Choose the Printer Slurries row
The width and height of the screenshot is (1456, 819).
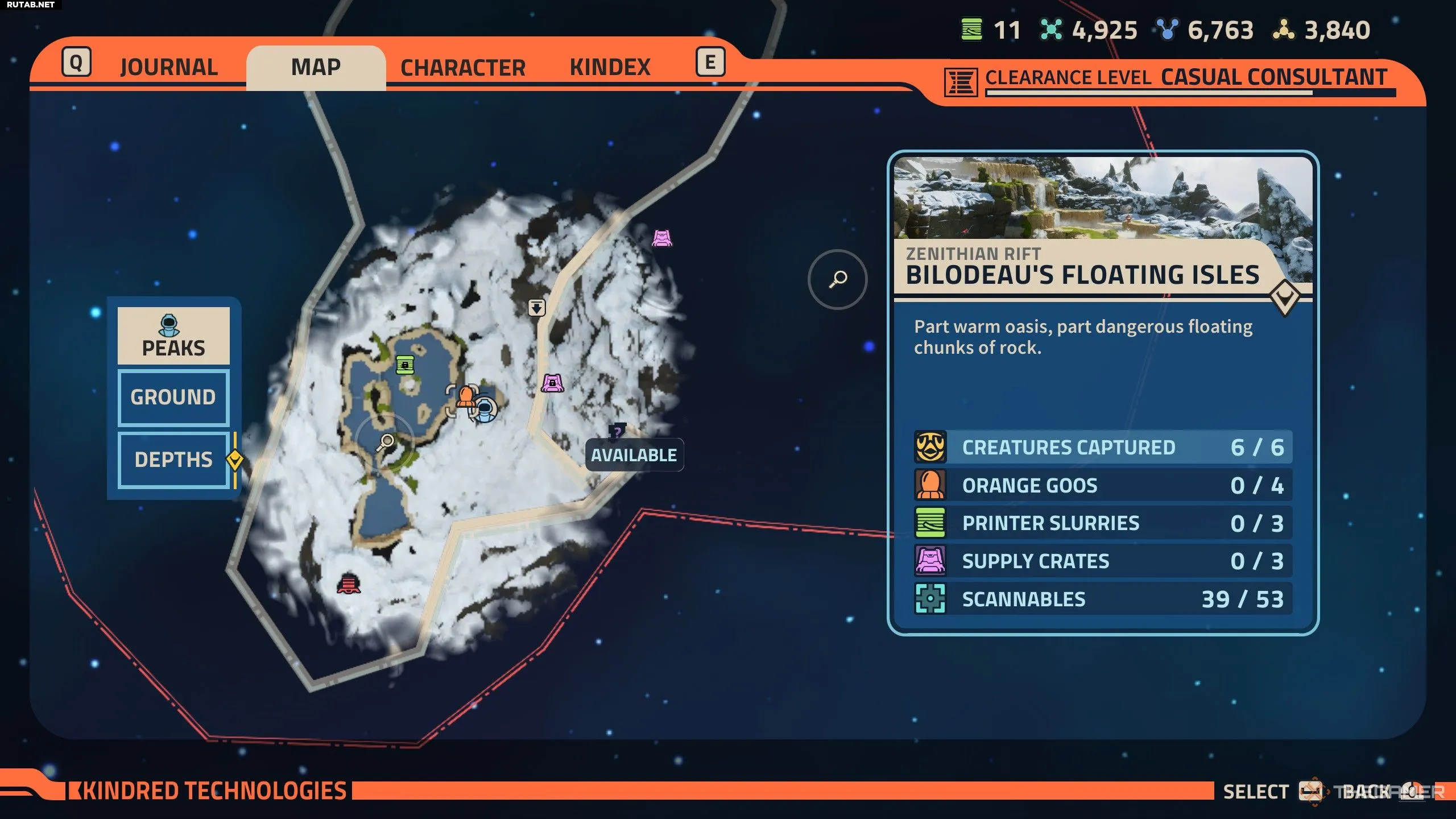[1103, 523]
